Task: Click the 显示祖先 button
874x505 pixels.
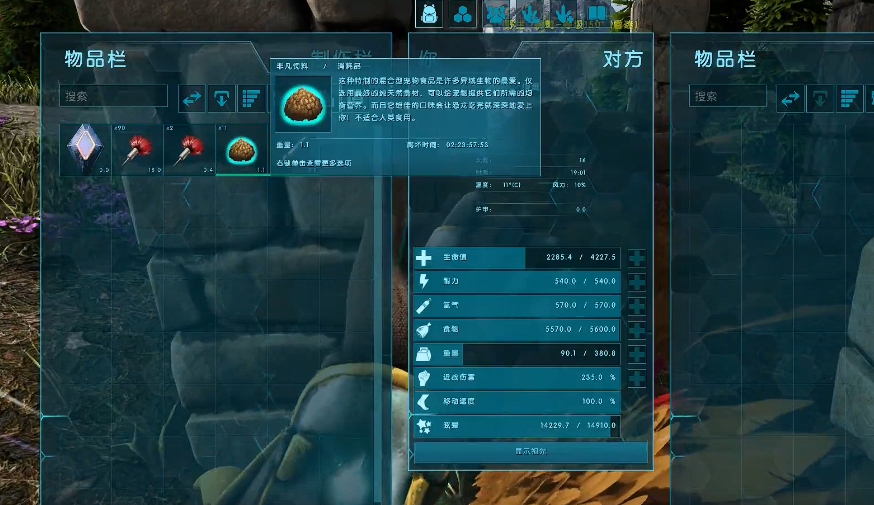Action: (530, 451)
